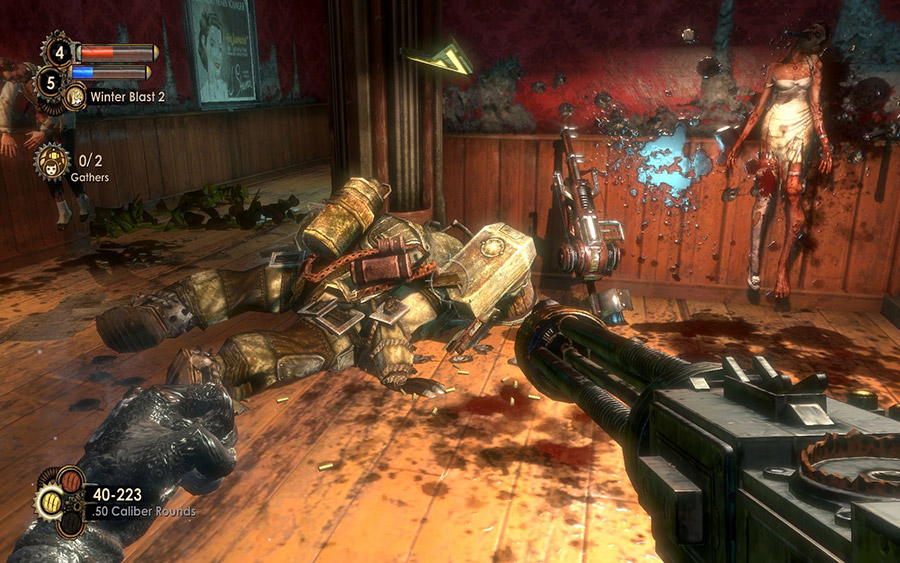Click the first aid kit count badge
The width and height of the screenshot is (900, 563).
point(56,49)
